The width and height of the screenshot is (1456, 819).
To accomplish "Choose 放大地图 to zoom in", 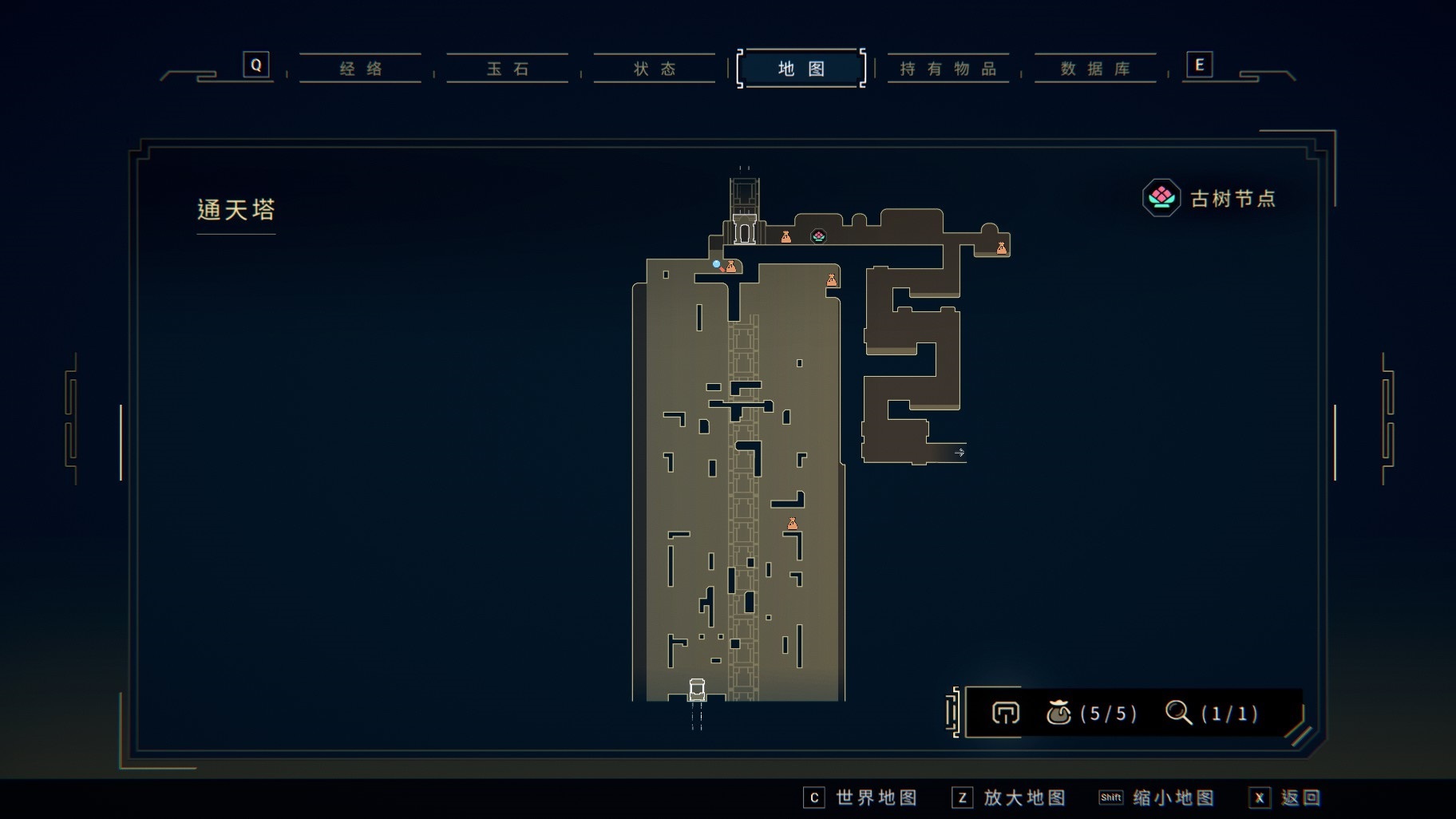I will pos(1009,797).
